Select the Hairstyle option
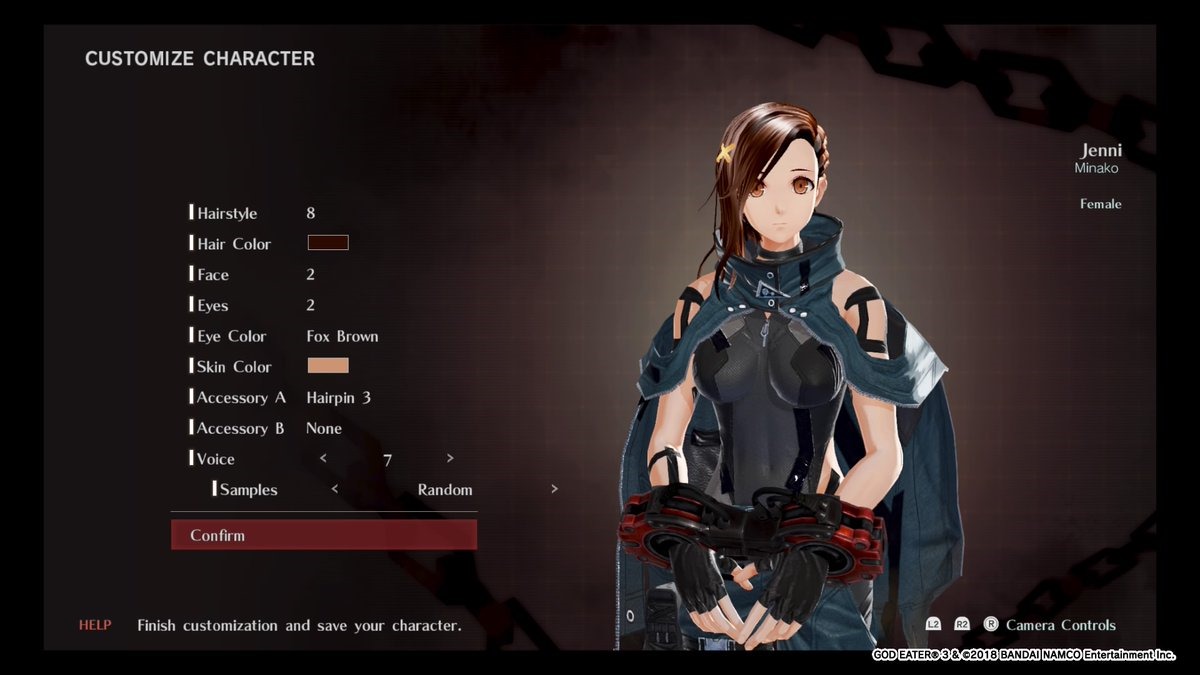The width and height of the screenshot is (1200, 675). pos(227,213)
